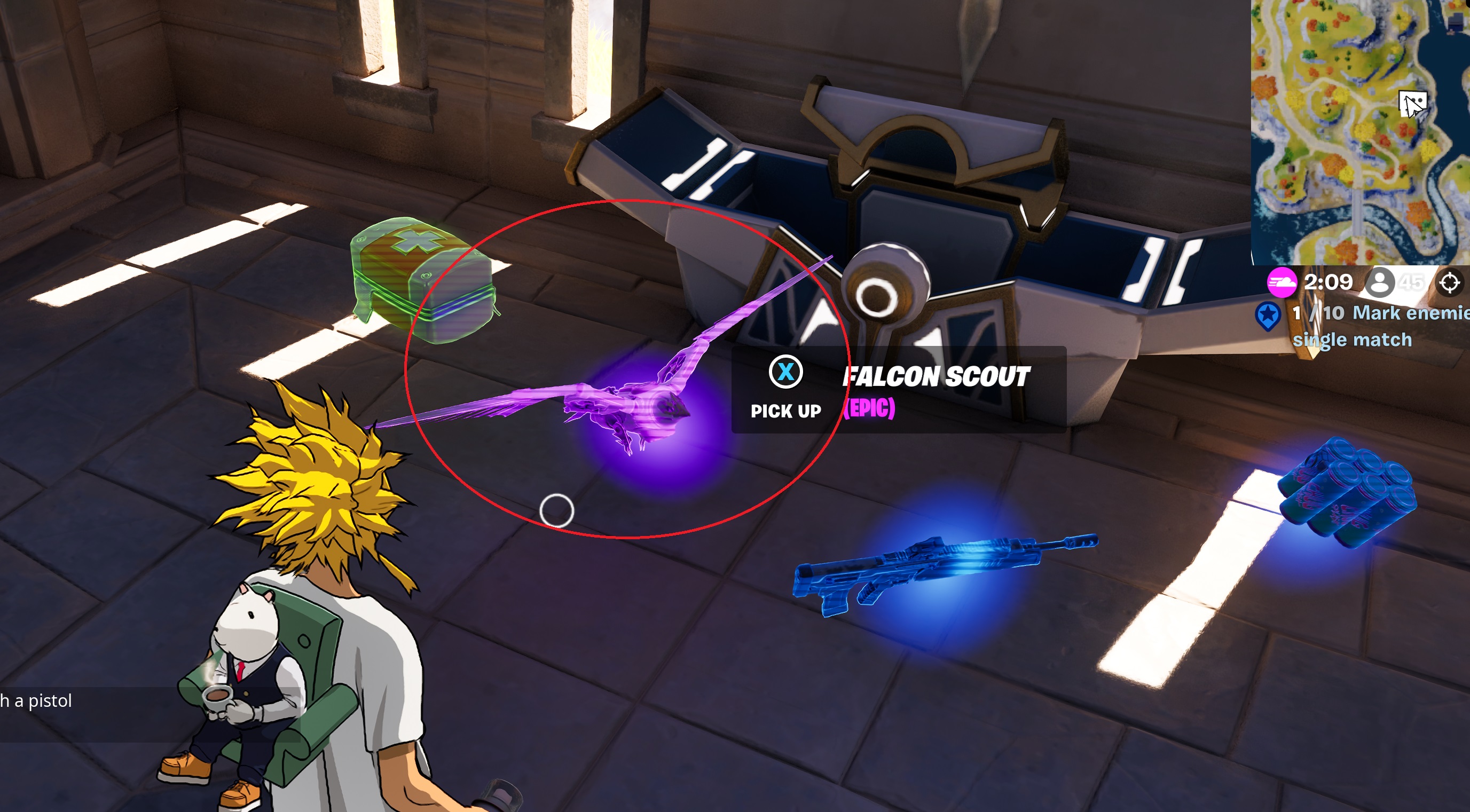Image resolution: width=1470 pixels, height=812 pixels.
Task: Click the match timer showing 2:09
Action: click(1328, 282)
